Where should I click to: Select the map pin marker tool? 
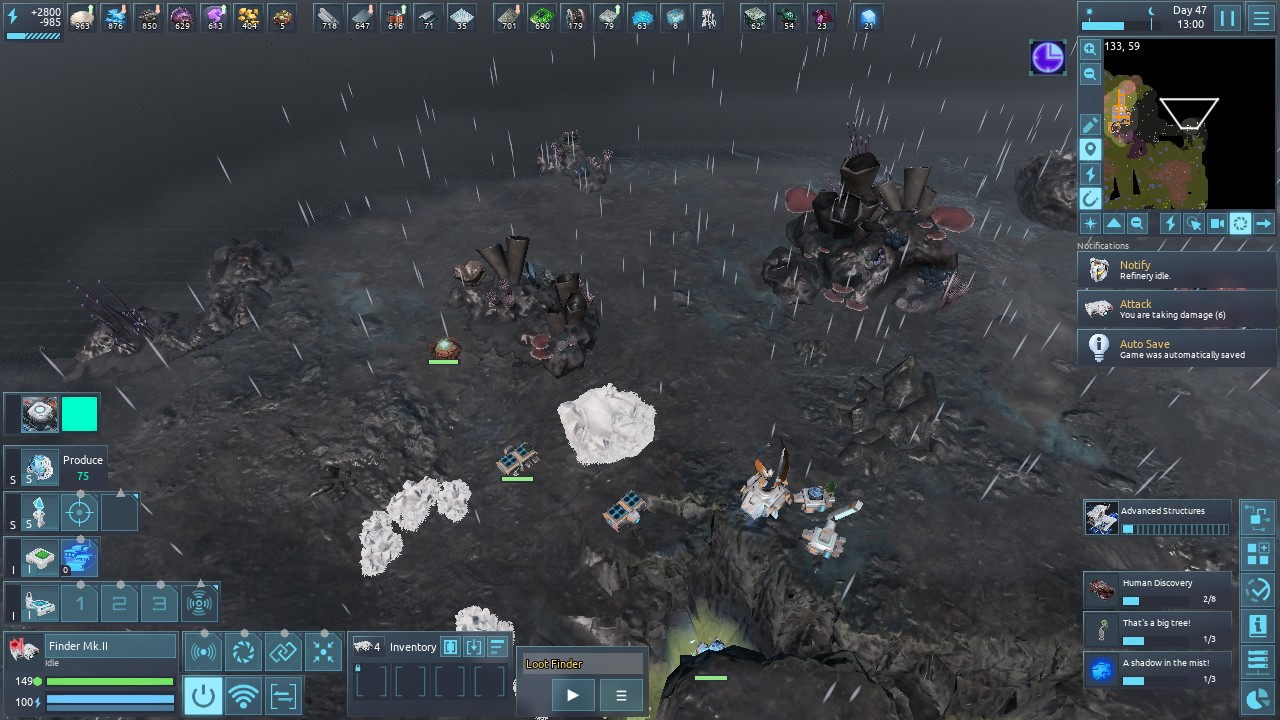(x=1090, y=149)
